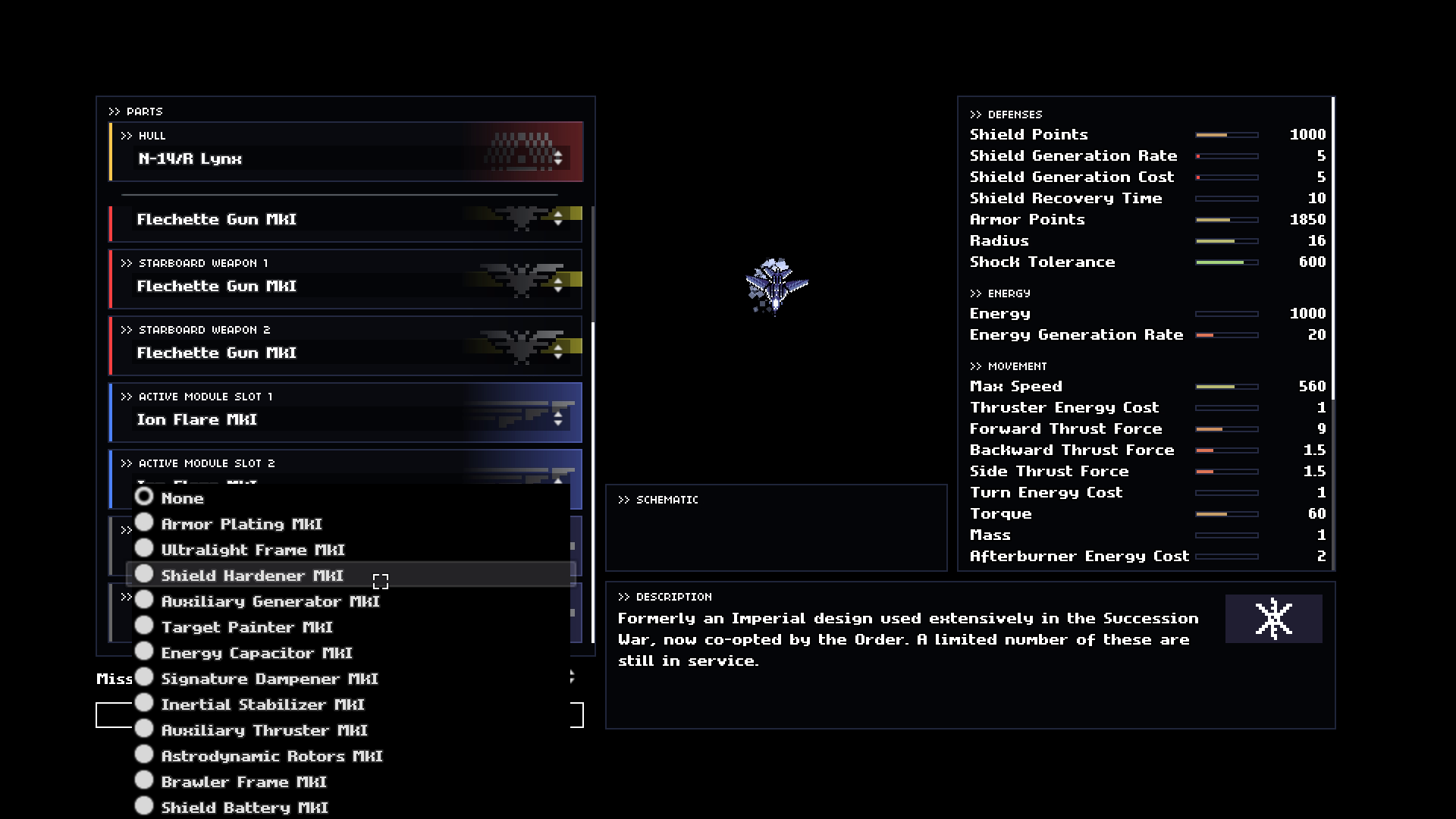
Task: Click the faction emblem icon in the description panel
Action: pyautogui.click(x=1272, y=618)
